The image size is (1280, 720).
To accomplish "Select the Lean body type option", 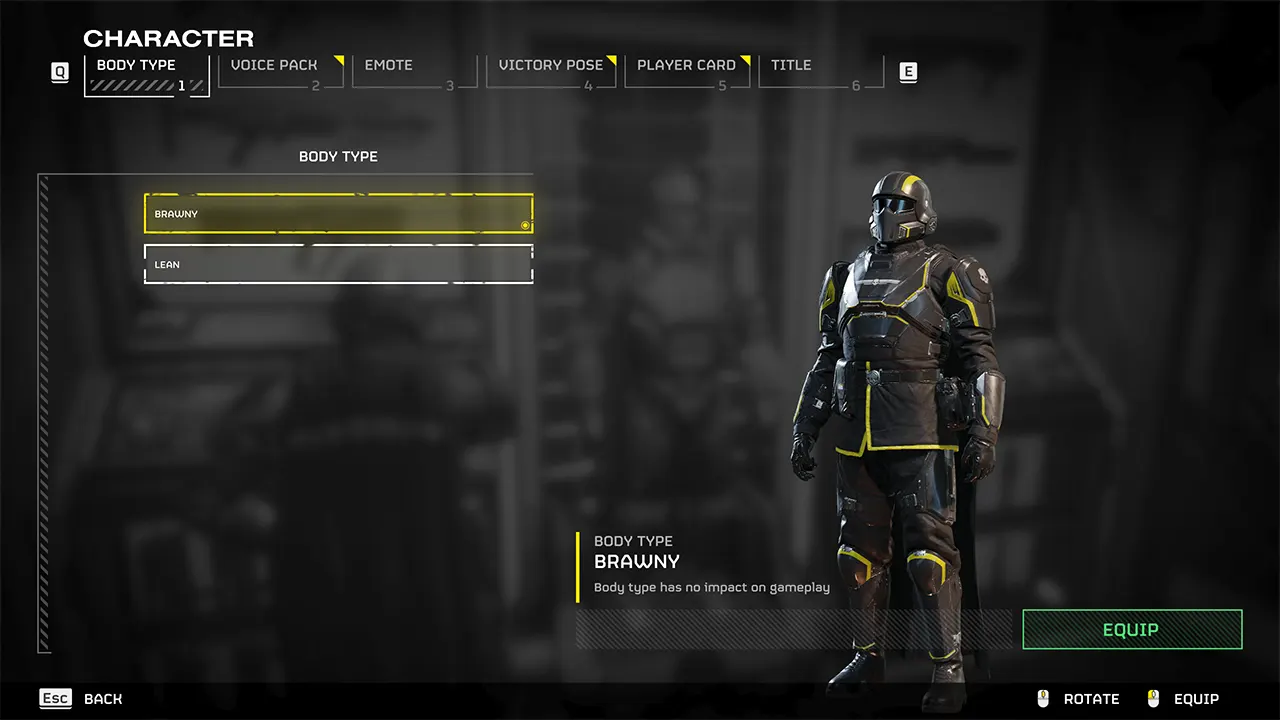I will click(x=338, y=263).
